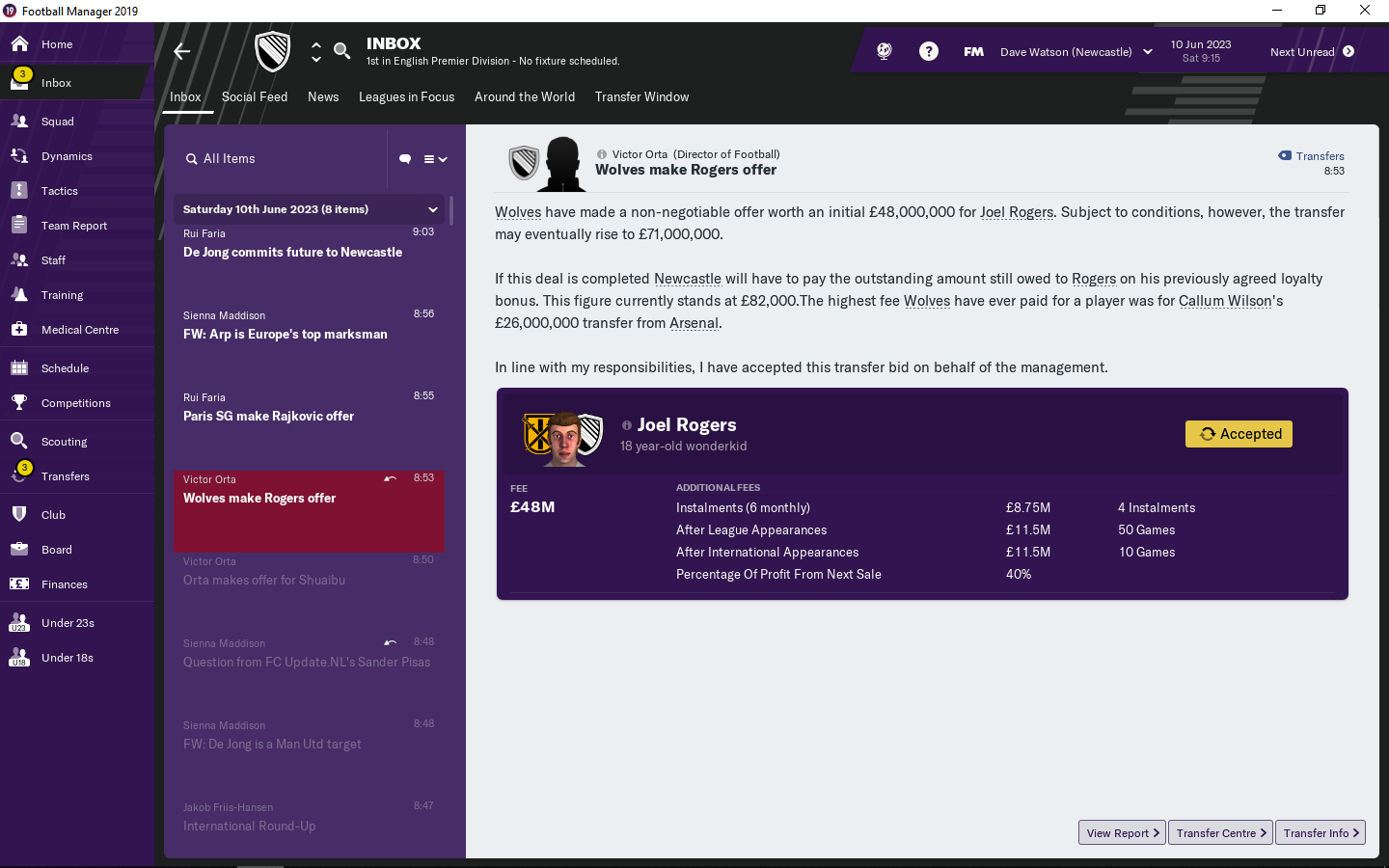Open the Finances page

coord(64,584)
